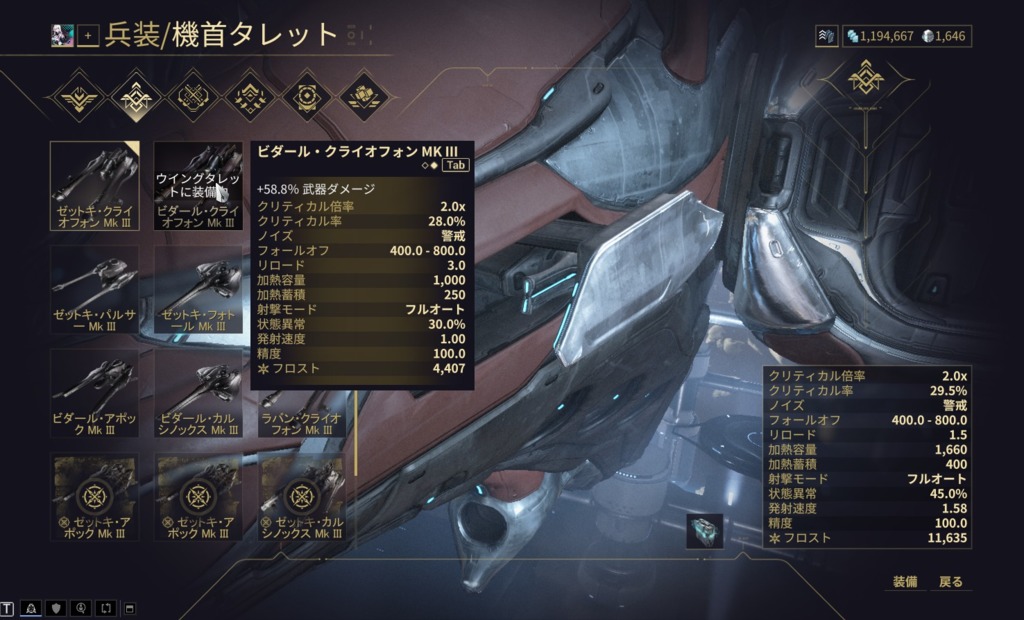This screenshot has height=620, width=1024.
Task: Switch to the first winged-chevron diamond tab
Action: pyautogui.click(x=76, y=97)
